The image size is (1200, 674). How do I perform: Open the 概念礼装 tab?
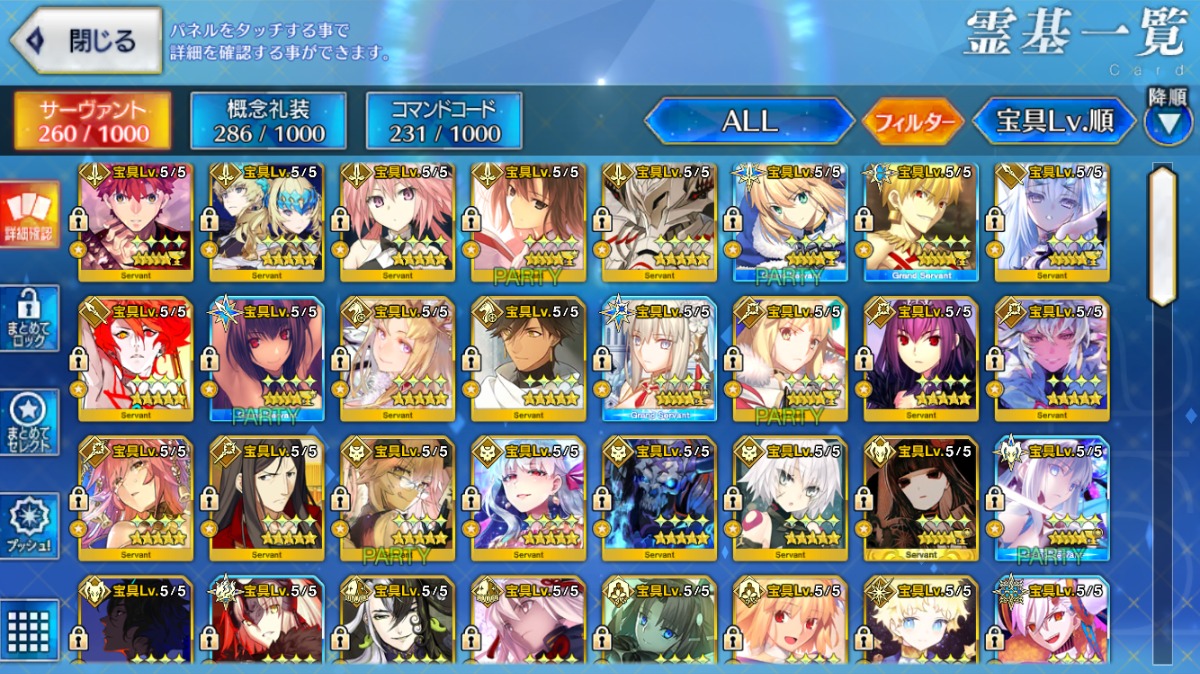(268, 121)
